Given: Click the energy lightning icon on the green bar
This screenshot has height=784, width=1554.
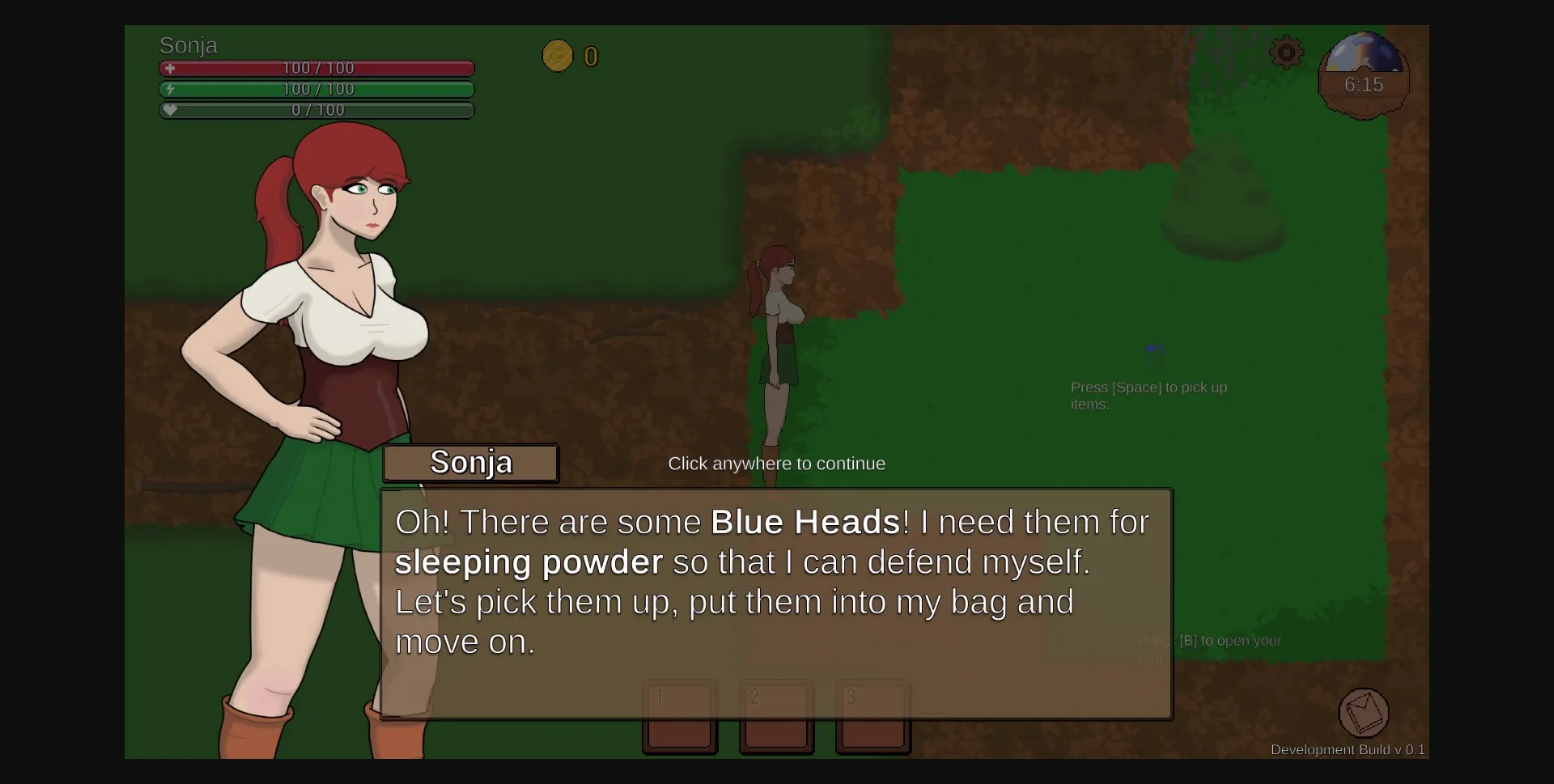Looking at the screenshot, I should pyautogui.click(x=170, y=90).
